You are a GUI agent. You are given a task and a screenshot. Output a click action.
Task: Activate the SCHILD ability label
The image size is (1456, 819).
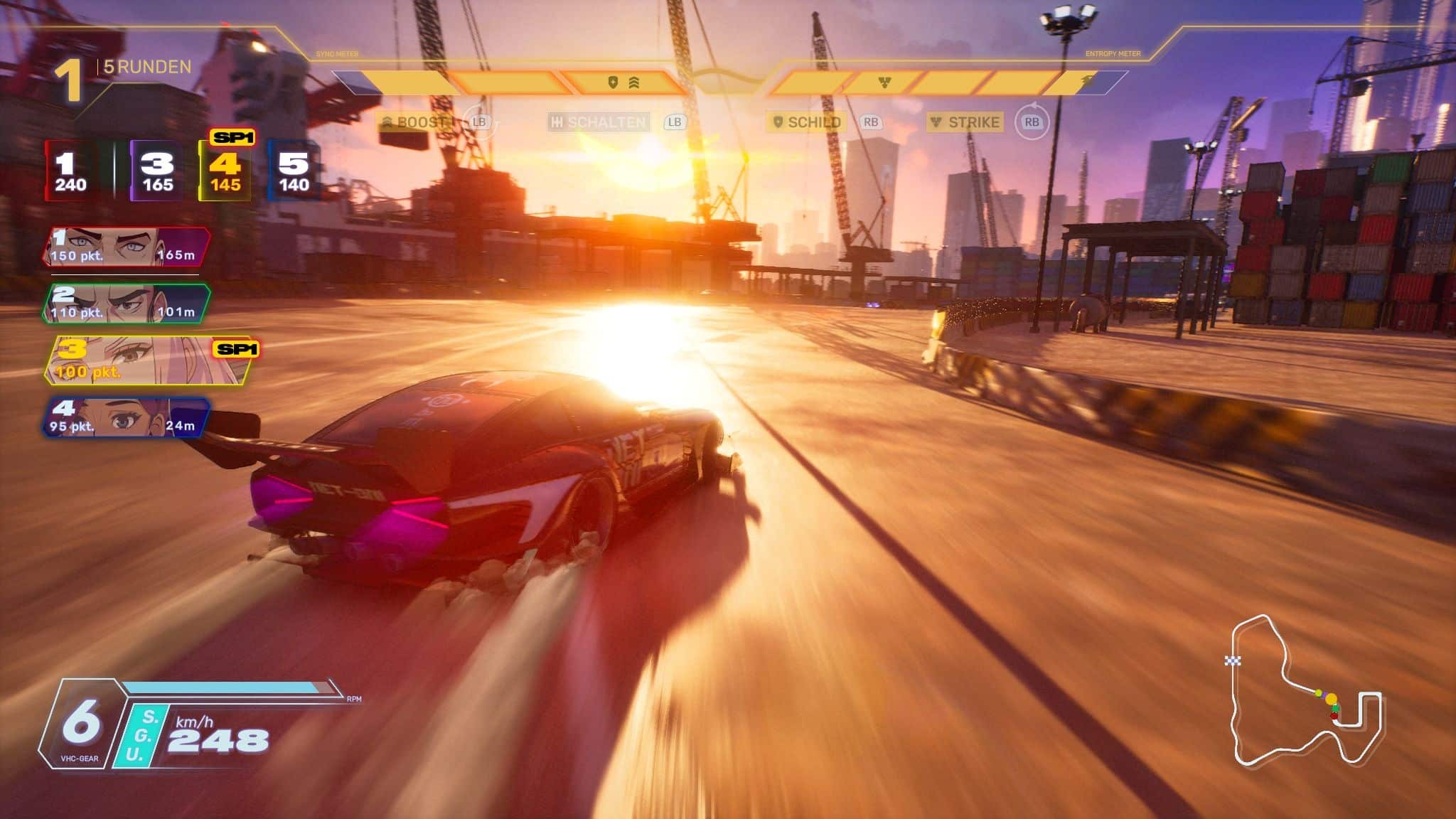tap(807, 122)
